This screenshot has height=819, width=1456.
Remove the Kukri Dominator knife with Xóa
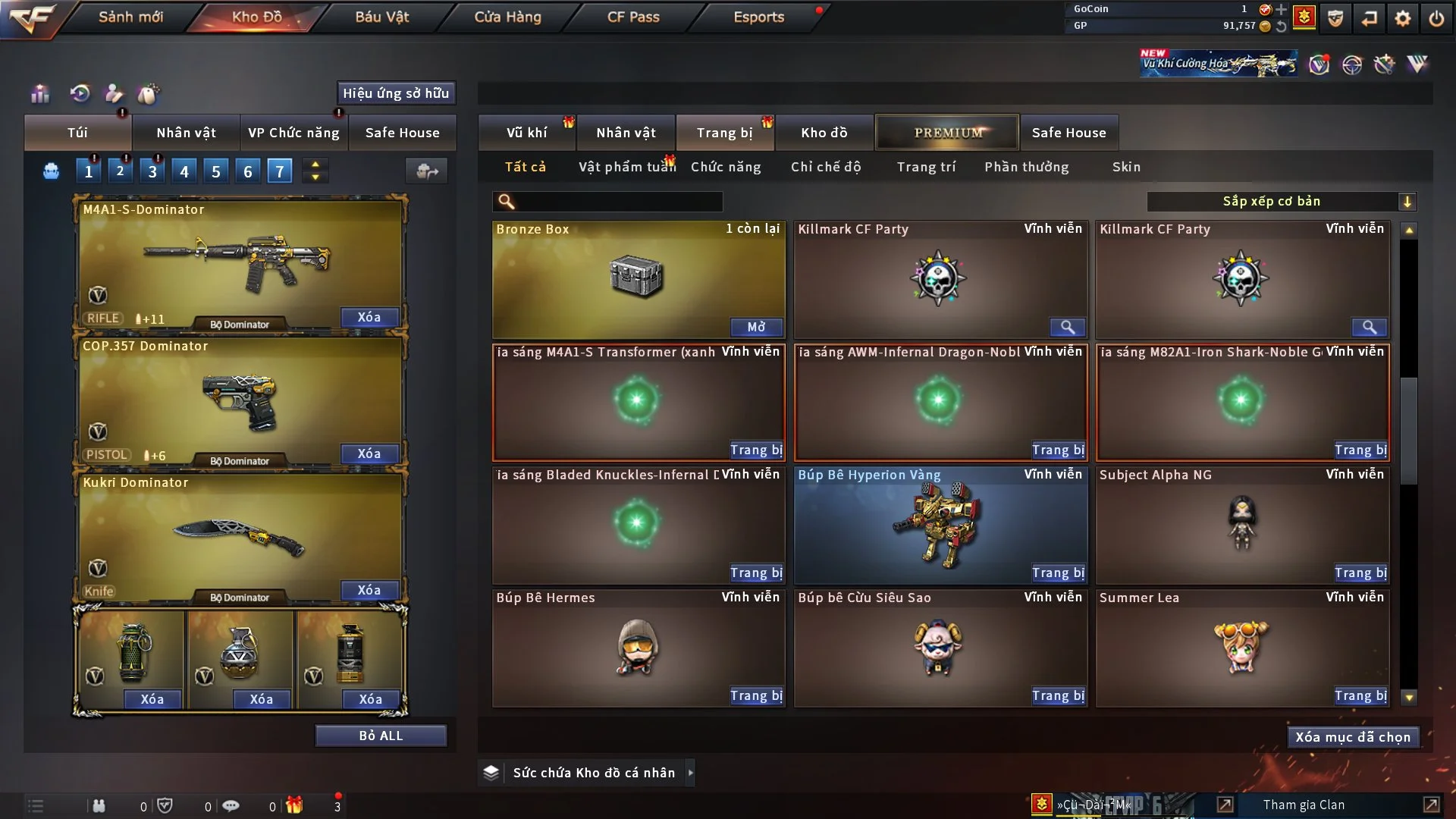pos(369,590)
